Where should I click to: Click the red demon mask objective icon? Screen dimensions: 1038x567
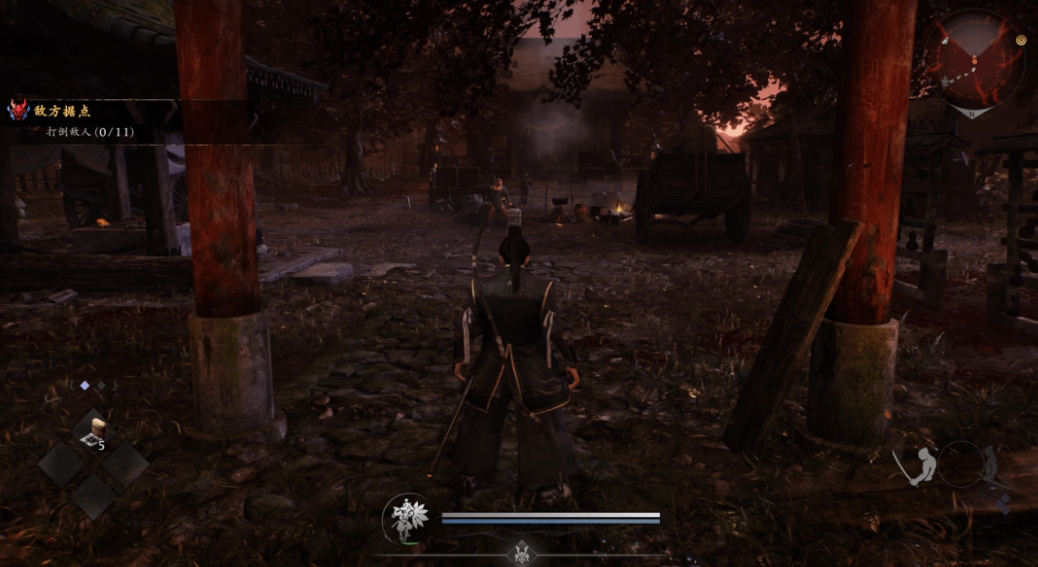18,110
